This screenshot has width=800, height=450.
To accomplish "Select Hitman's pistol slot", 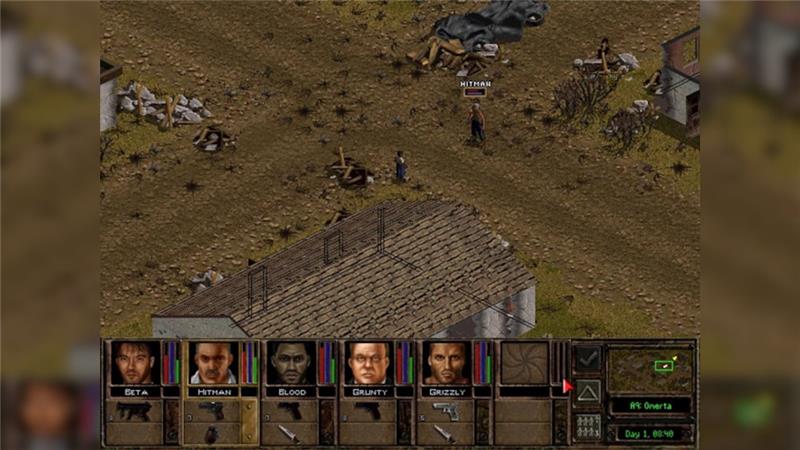I will click(211, 411).
